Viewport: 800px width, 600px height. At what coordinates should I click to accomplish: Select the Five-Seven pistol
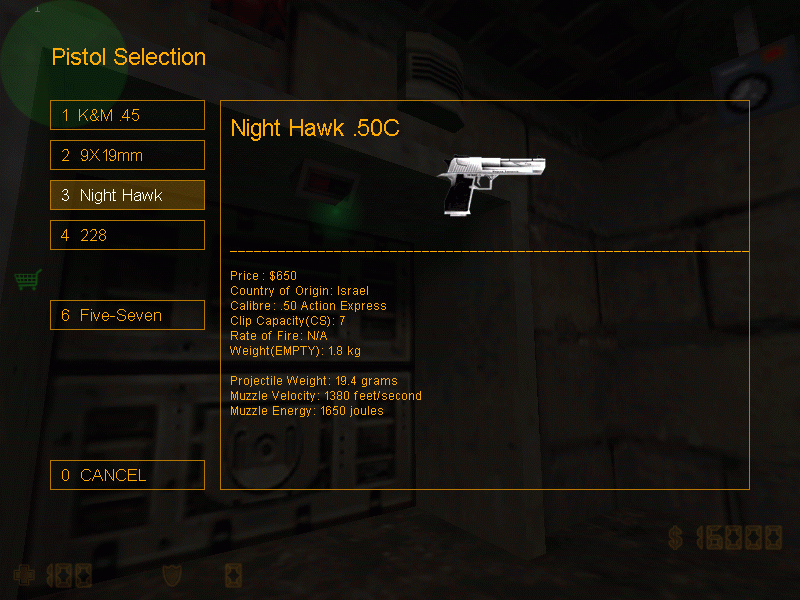(127, 315)
